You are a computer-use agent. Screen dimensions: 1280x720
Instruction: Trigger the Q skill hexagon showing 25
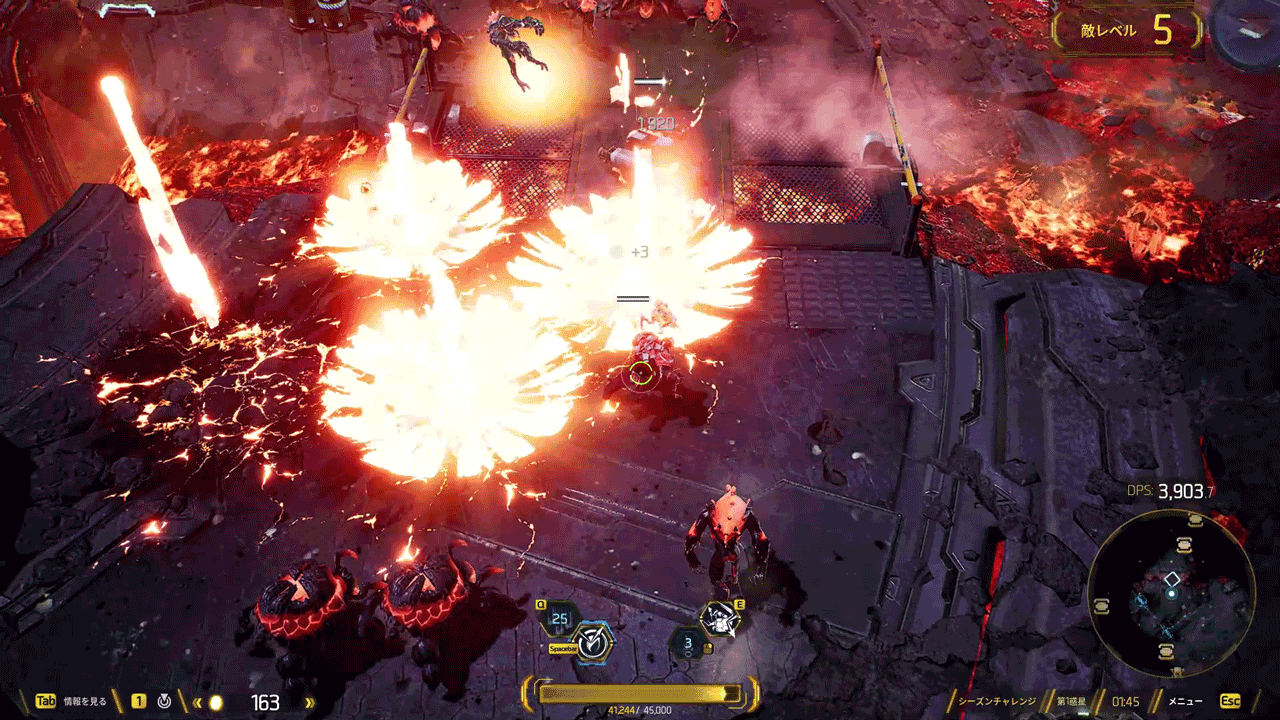click(x=560, y=619)
